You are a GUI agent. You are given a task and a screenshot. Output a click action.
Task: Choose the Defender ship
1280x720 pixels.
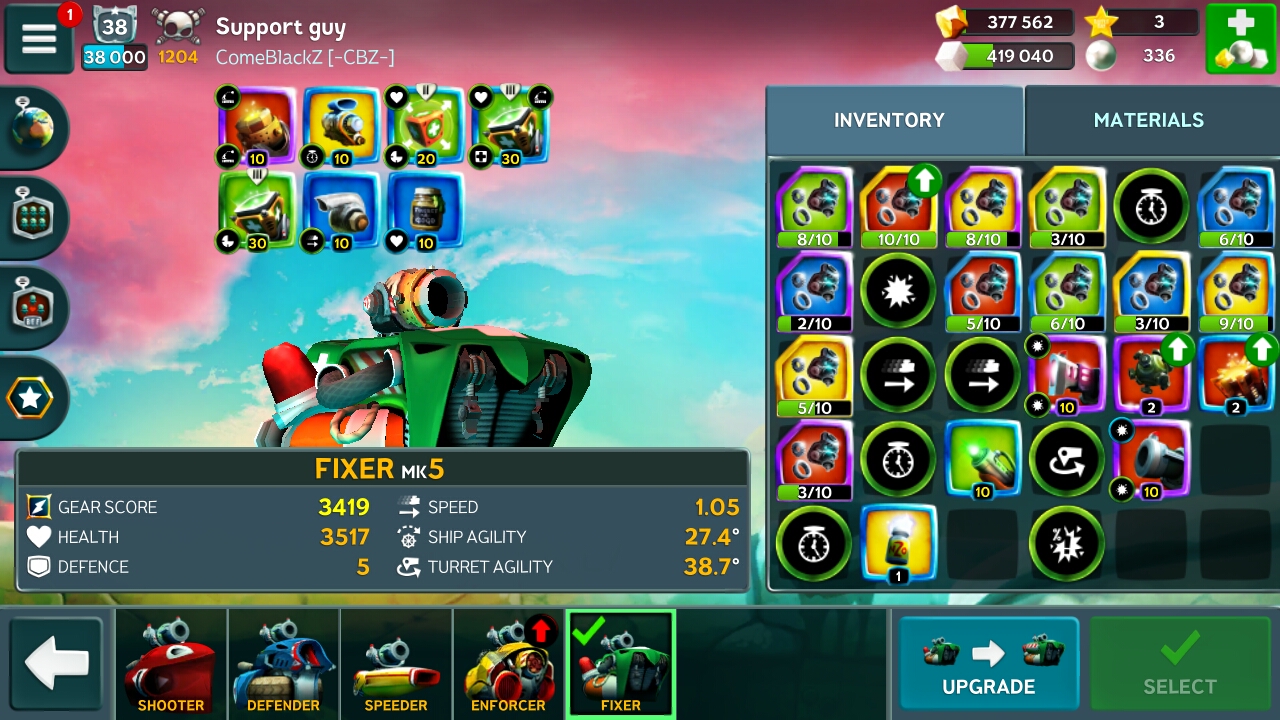(283, 663)
